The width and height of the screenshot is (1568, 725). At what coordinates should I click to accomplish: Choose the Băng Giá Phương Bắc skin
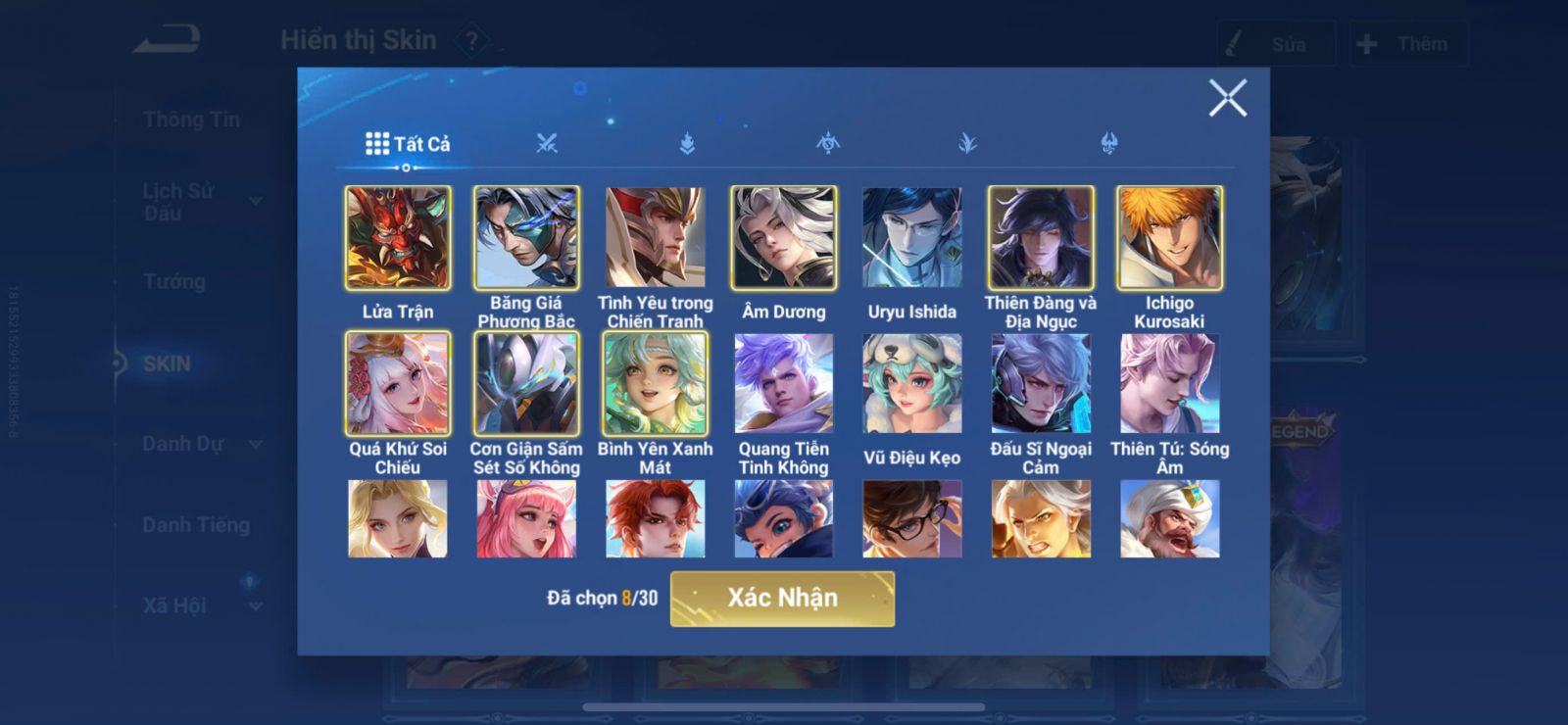(526, 238)
